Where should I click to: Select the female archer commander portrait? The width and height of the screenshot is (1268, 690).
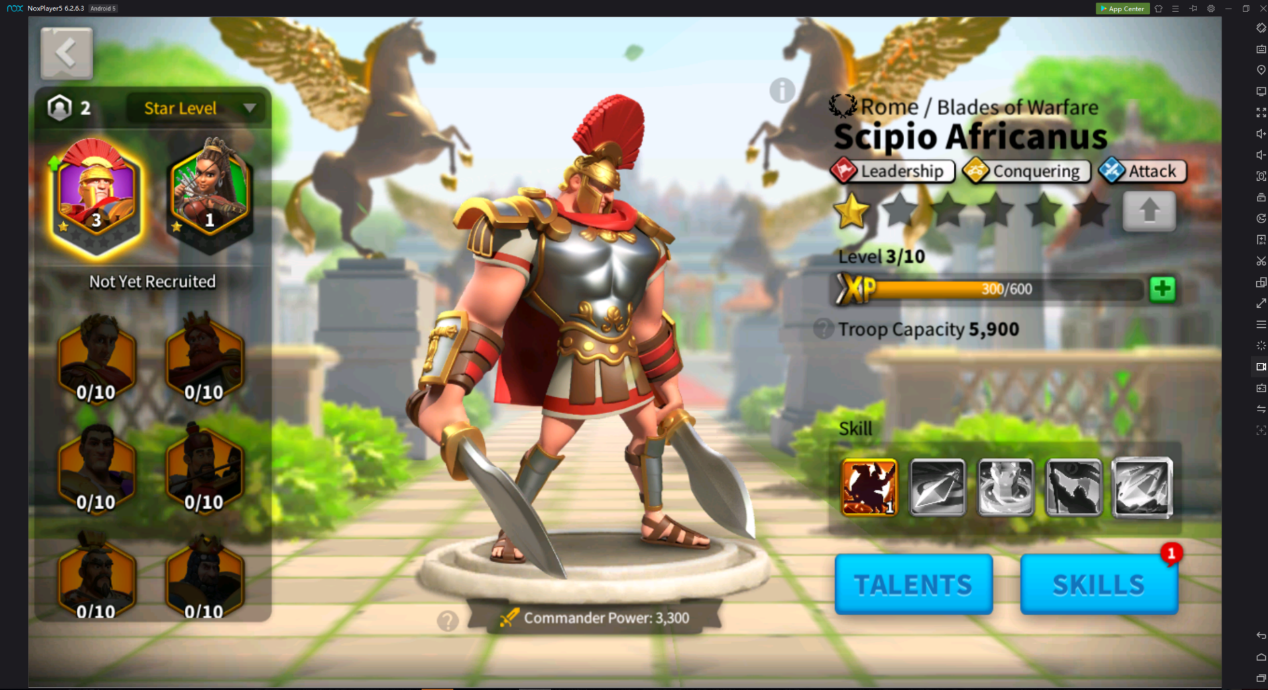tap(209, 193)
